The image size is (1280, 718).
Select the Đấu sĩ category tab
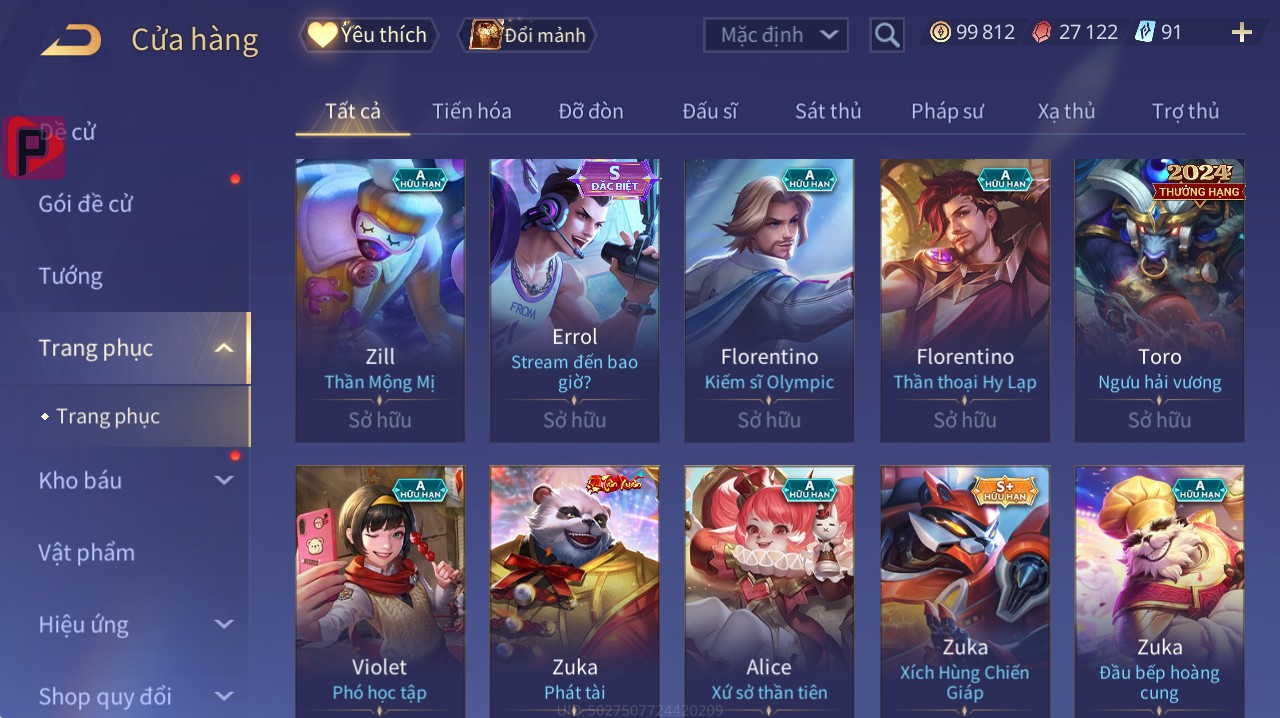coord(709,111)
